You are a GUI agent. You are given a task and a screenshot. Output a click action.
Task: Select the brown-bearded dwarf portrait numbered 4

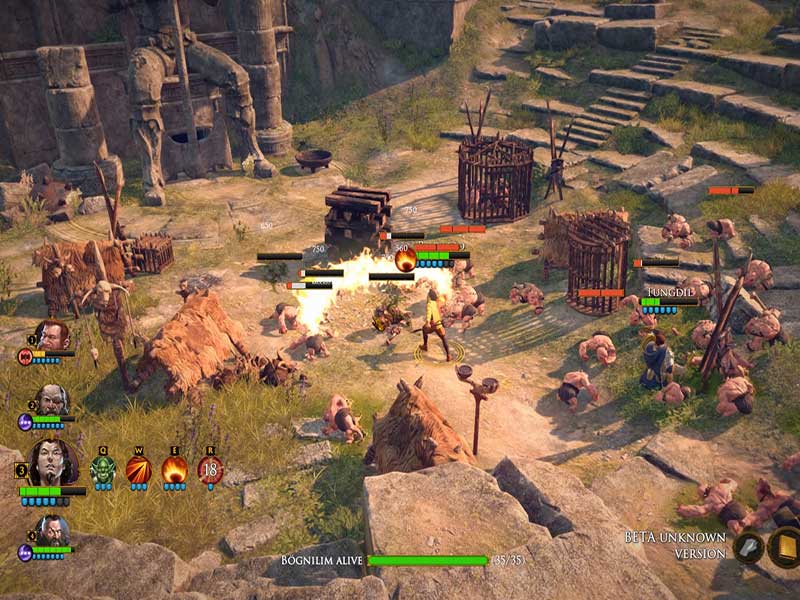tap(53, 531)
